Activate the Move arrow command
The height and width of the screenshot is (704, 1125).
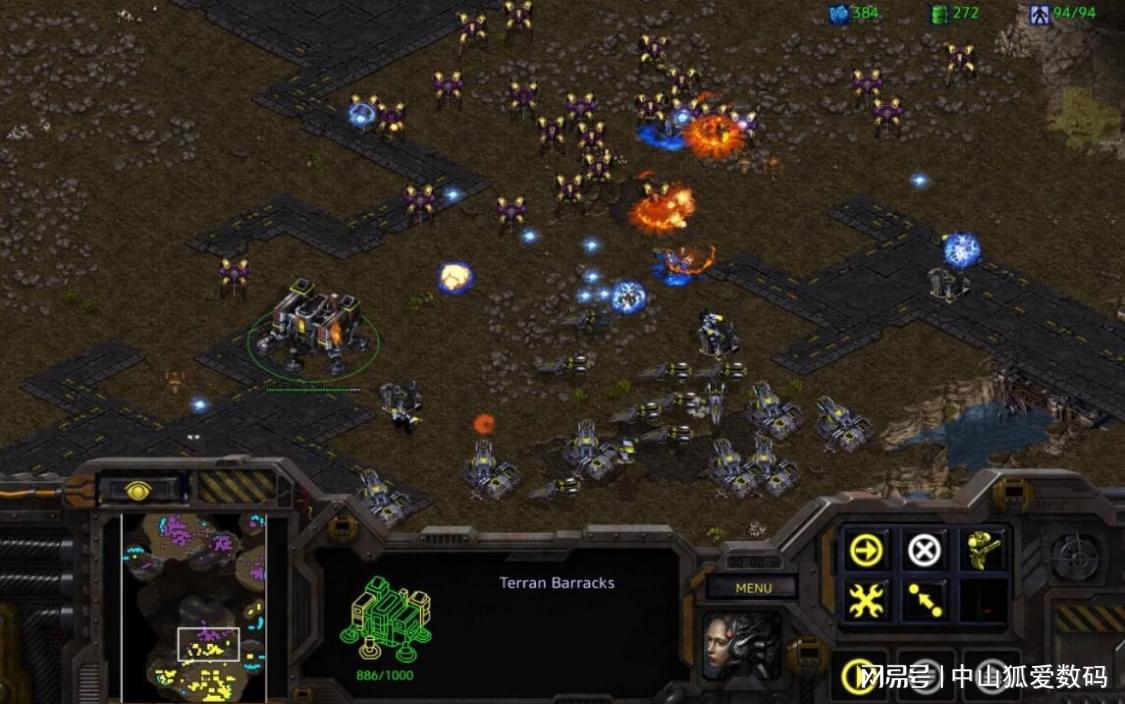click(865, 549)
